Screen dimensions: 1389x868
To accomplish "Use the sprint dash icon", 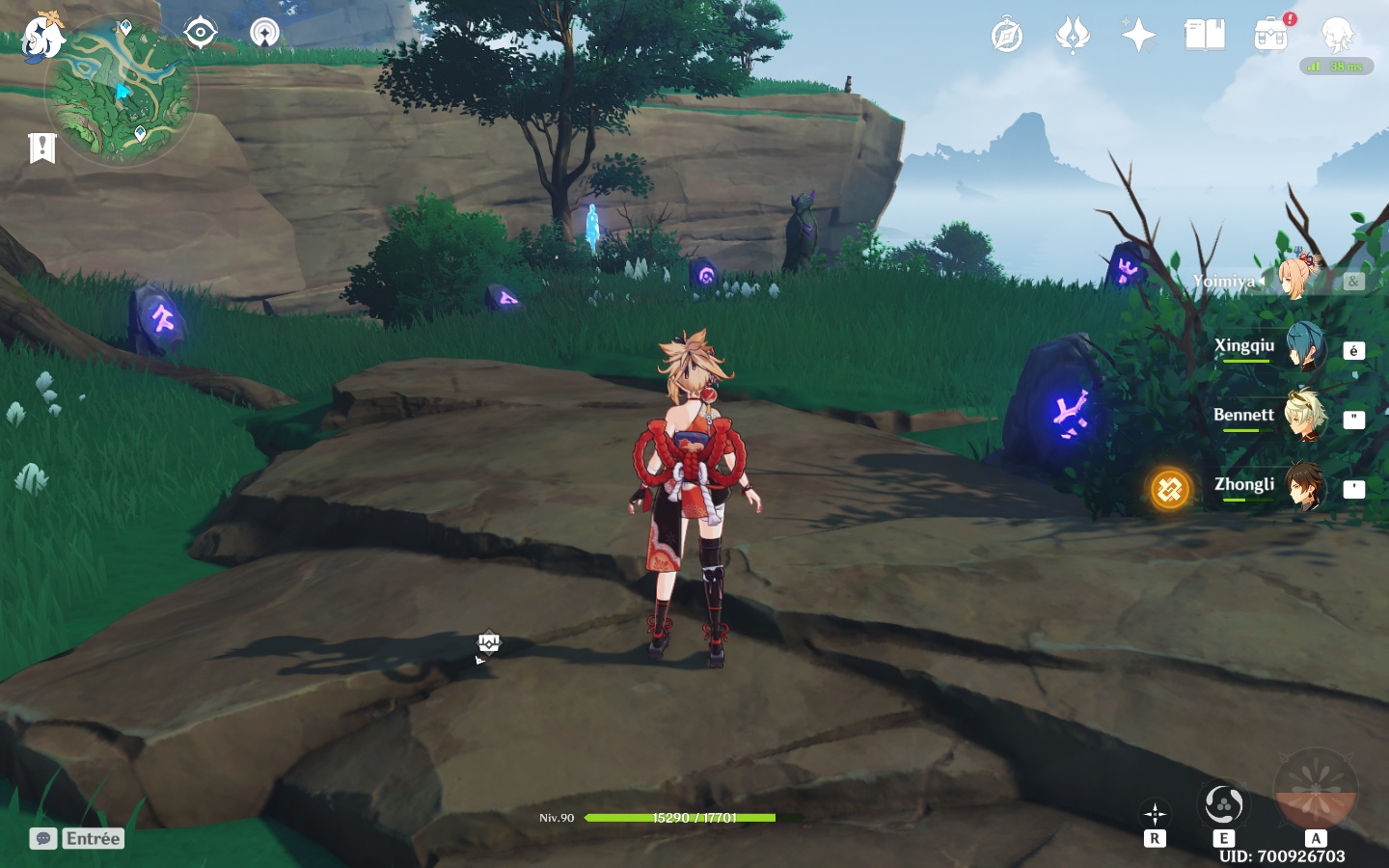I will tap(1155, 815).
